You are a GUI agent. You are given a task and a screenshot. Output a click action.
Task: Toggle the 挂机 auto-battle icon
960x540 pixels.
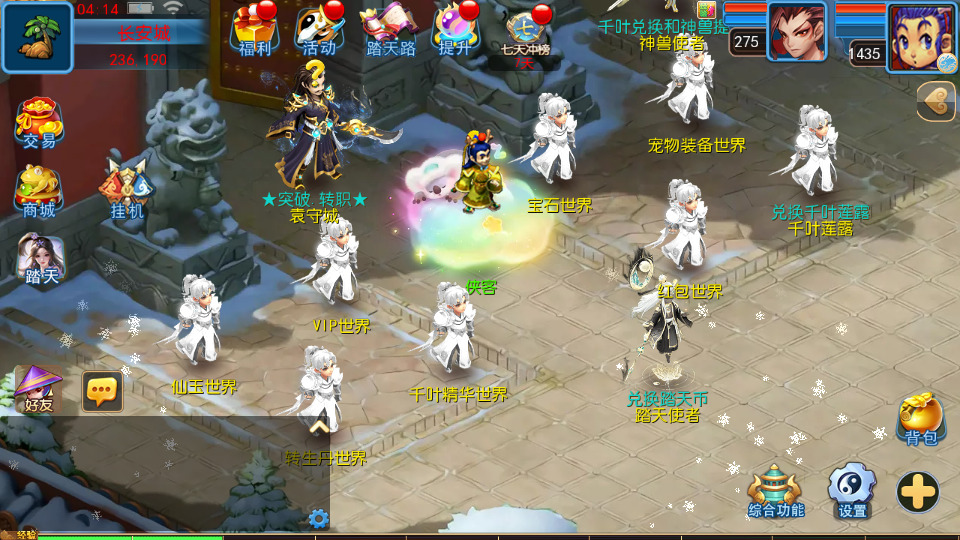pos(127,190)
